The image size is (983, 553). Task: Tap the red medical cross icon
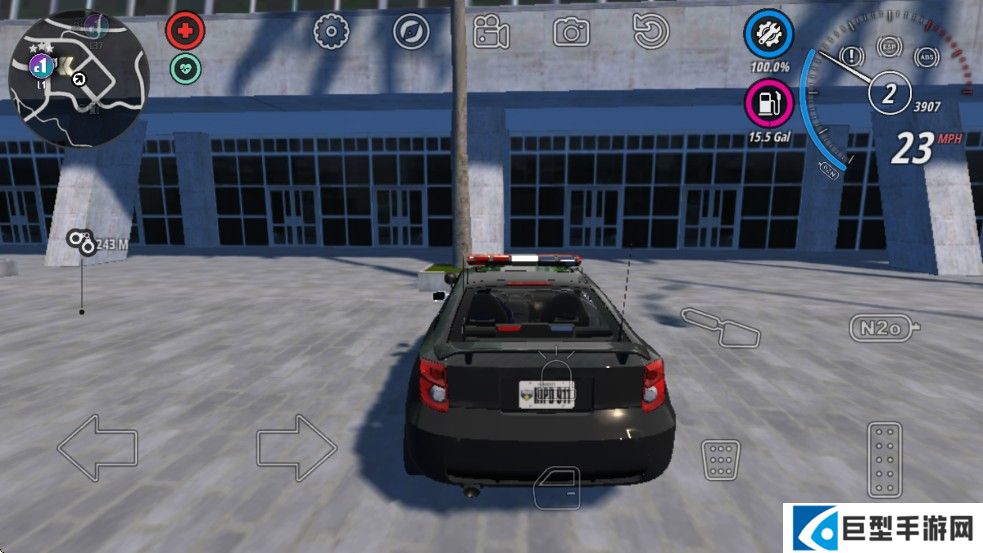tap(184, 32)
